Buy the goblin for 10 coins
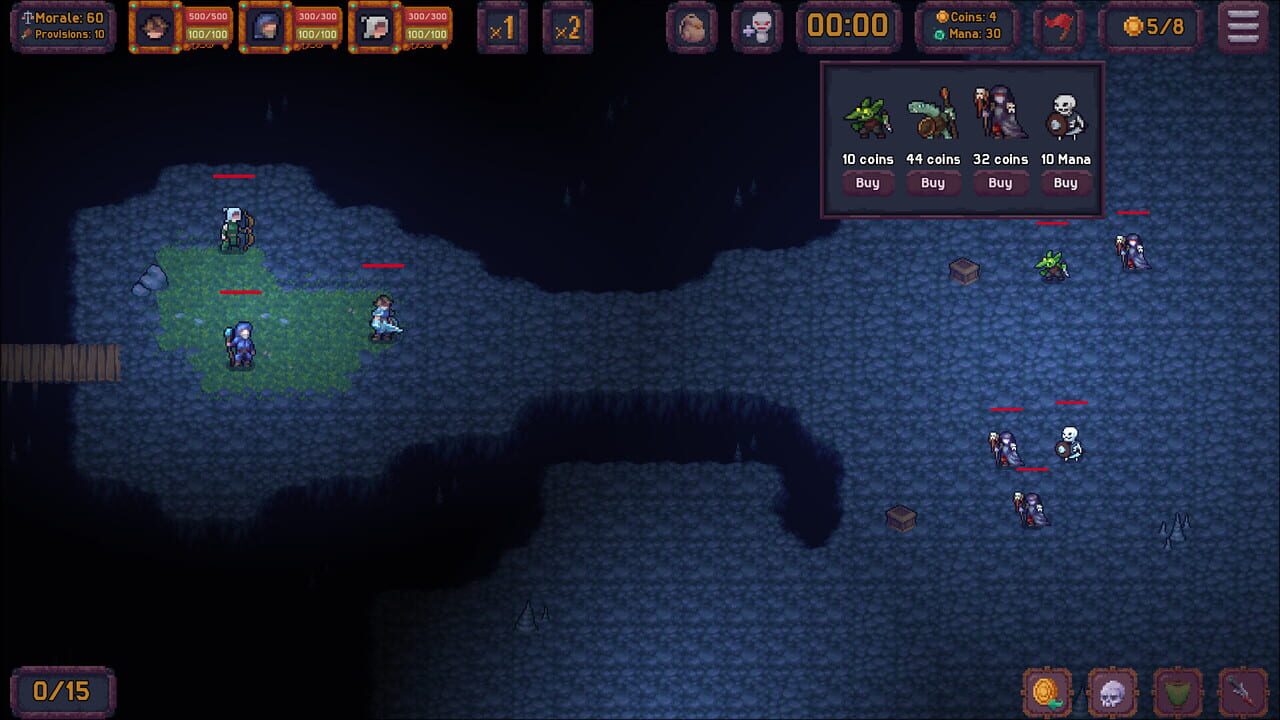The image size is (1280, 720). pos(867,183)
